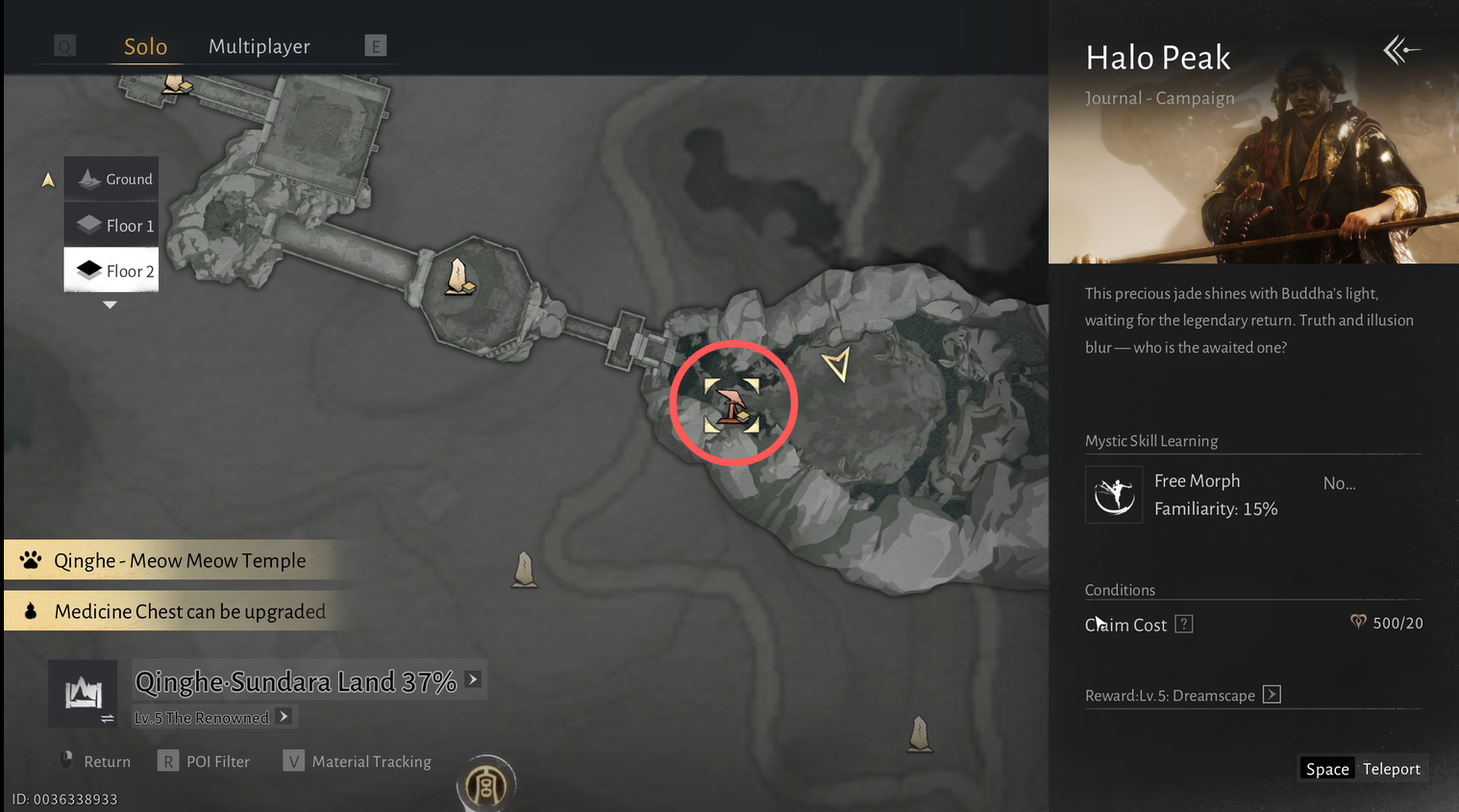
Task: Choose the Floor 1 map layer
Action: pos(111,226)
